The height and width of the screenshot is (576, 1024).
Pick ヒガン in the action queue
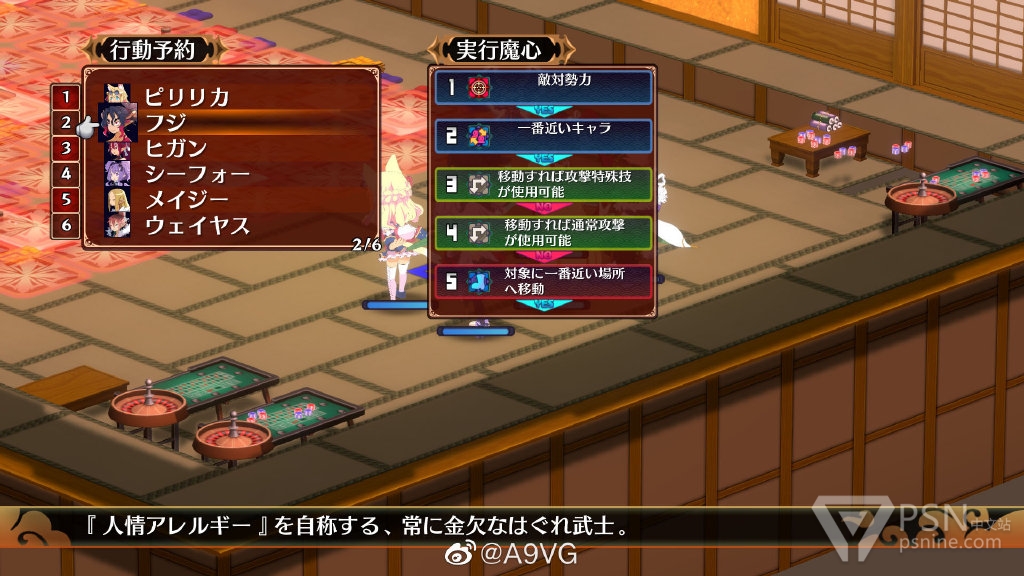[x=178, y=148]
